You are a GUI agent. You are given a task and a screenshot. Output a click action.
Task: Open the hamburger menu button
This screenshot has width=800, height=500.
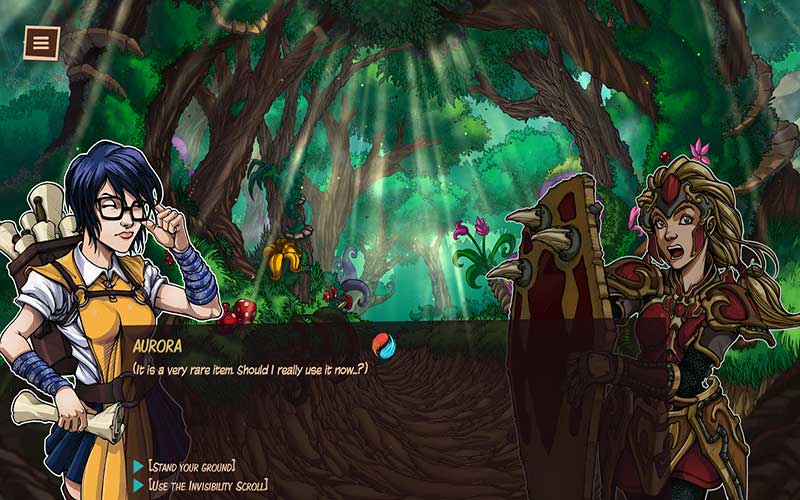[x=42, y=43]
